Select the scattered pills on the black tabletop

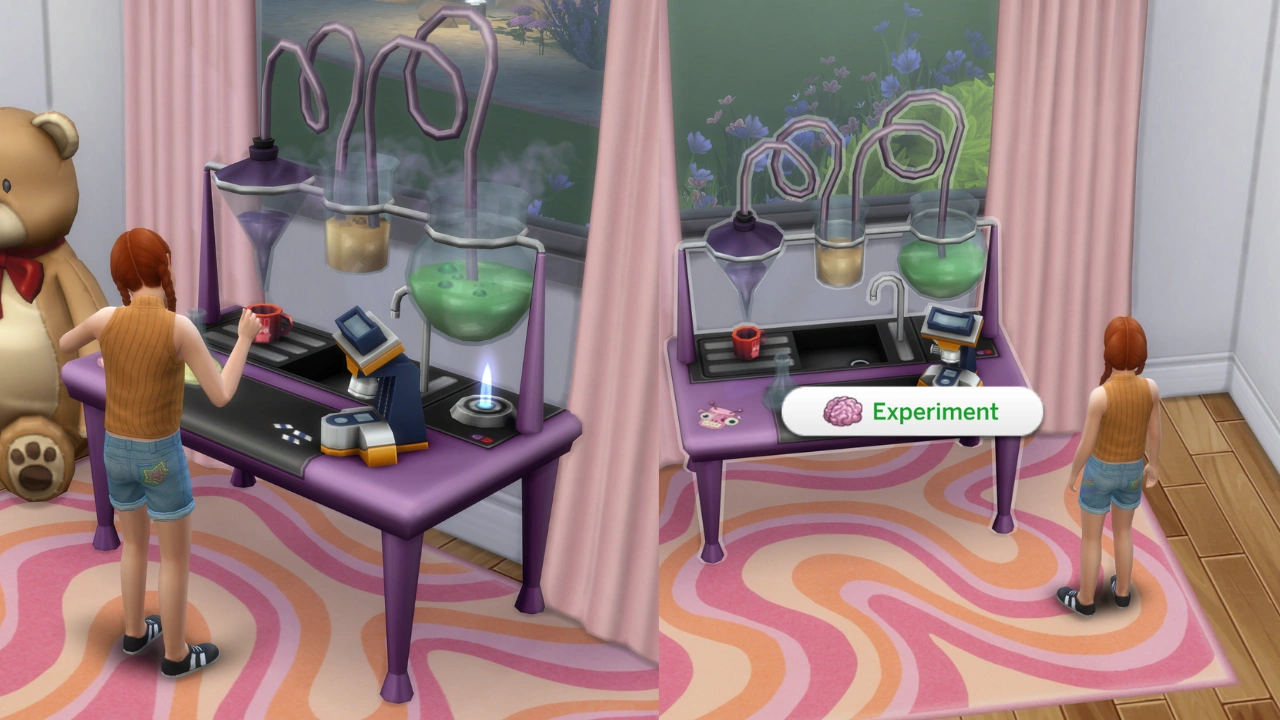point(292,435)
